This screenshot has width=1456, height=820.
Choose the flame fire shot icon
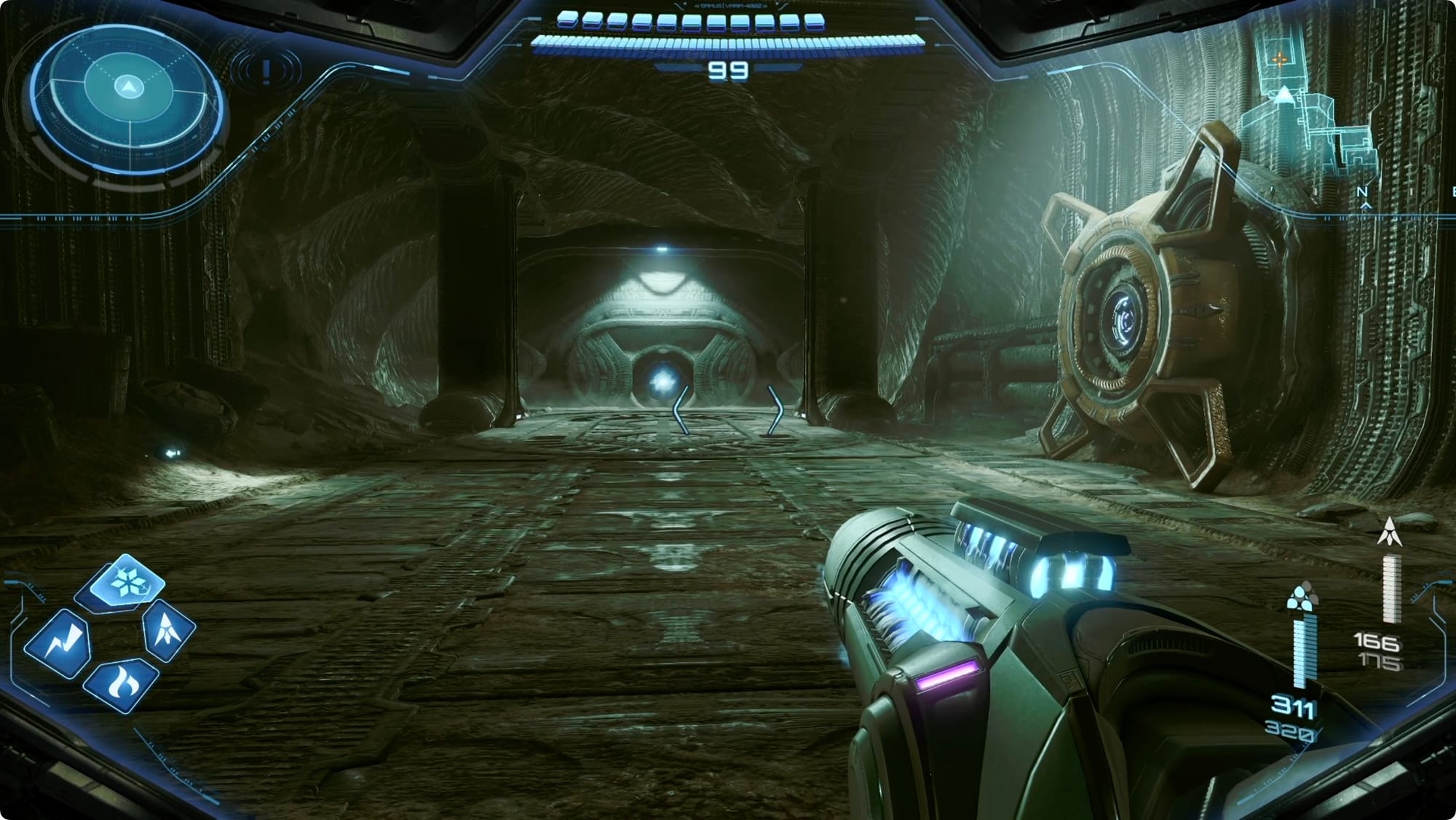tap(120, 684)
